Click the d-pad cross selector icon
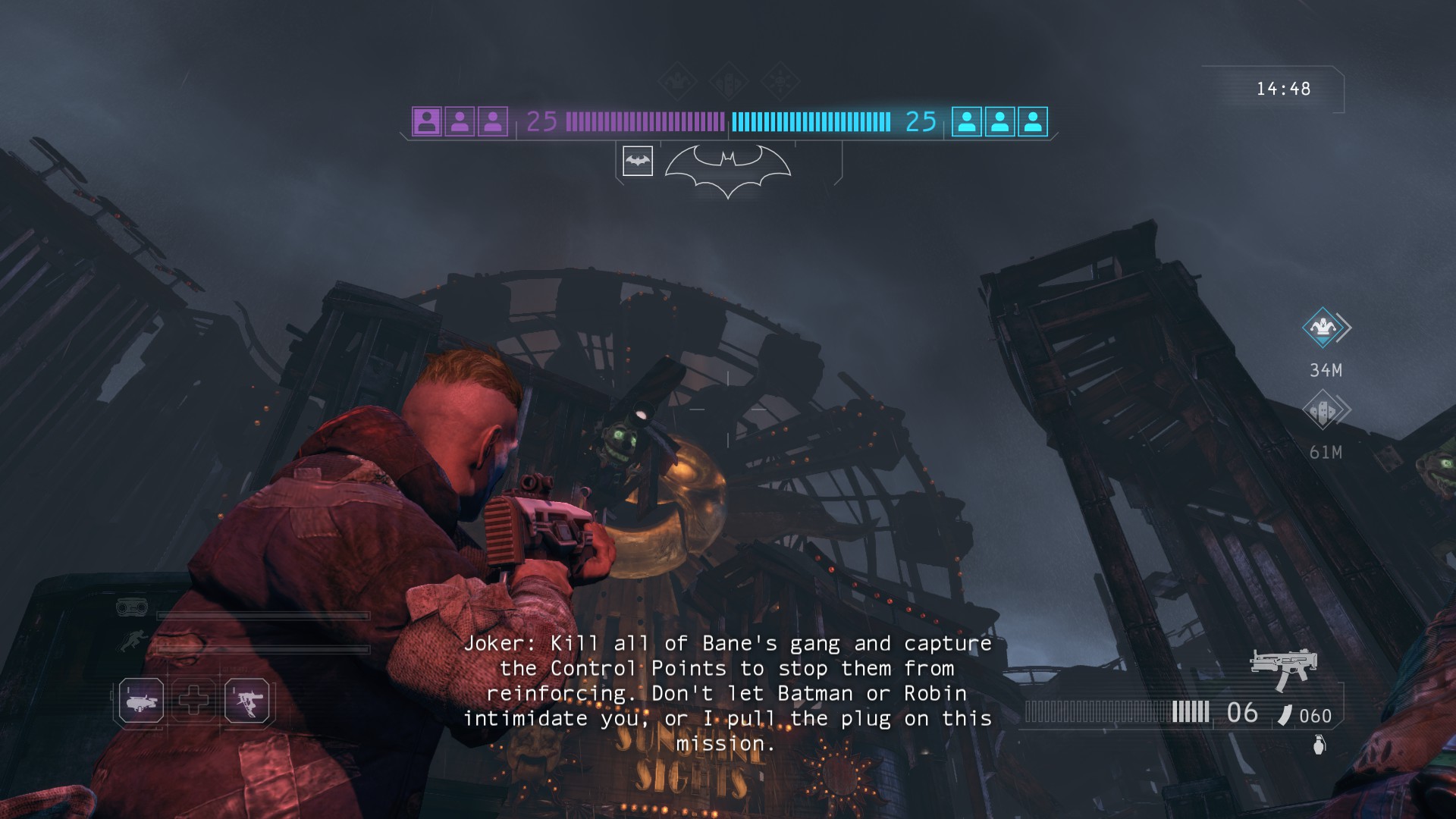This screenshot has height=819, width=1456. point(194,699)
